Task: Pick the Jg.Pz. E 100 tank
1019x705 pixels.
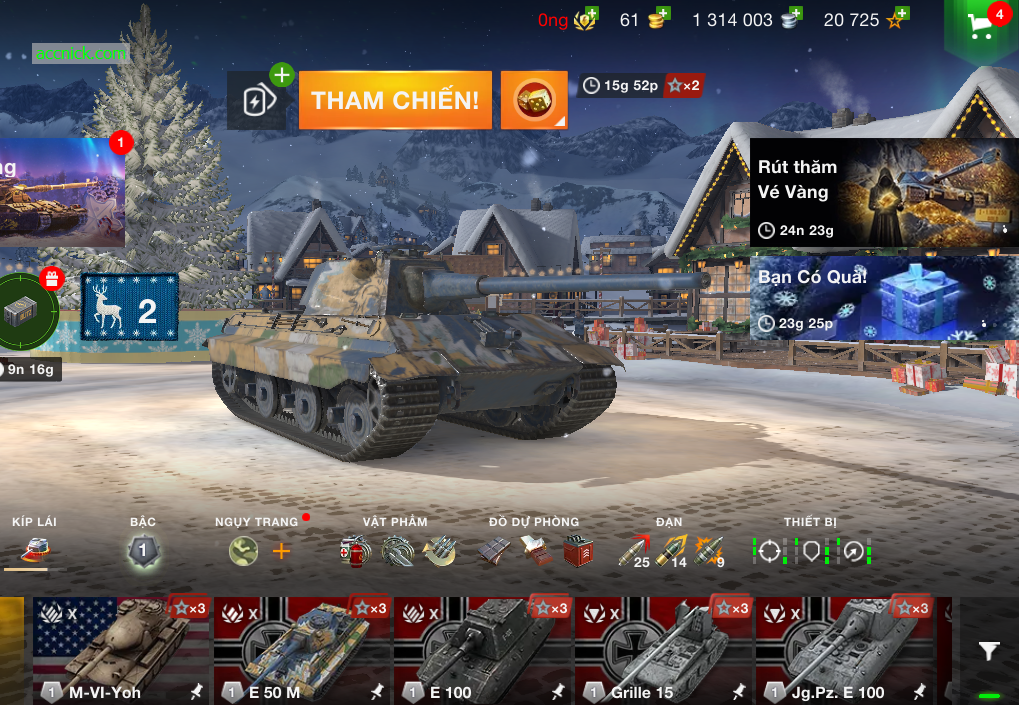Action: (843, 650)
